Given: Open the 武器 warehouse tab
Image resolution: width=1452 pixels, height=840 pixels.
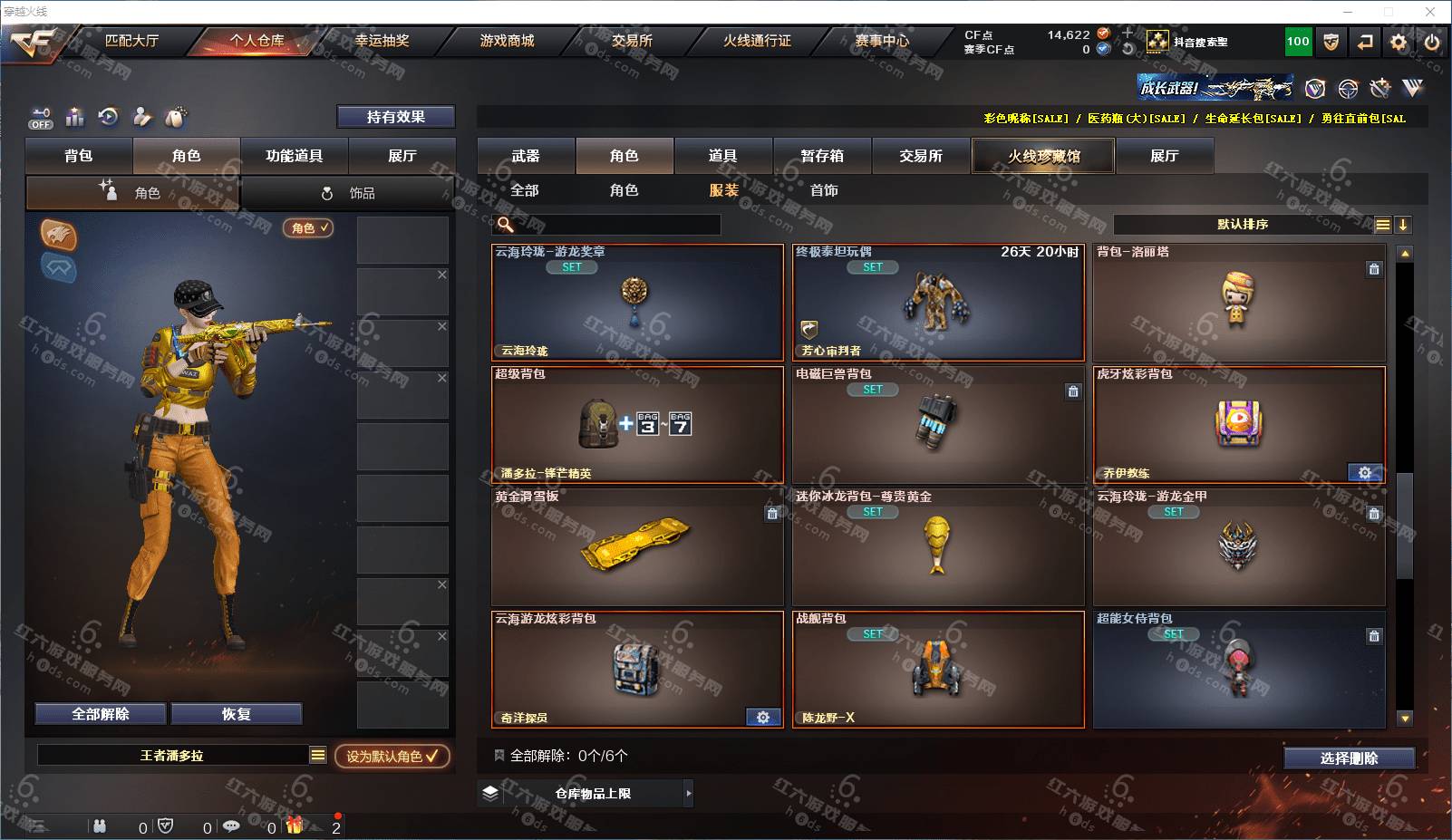Looking at the screenshot, I should tap(526, 156).
